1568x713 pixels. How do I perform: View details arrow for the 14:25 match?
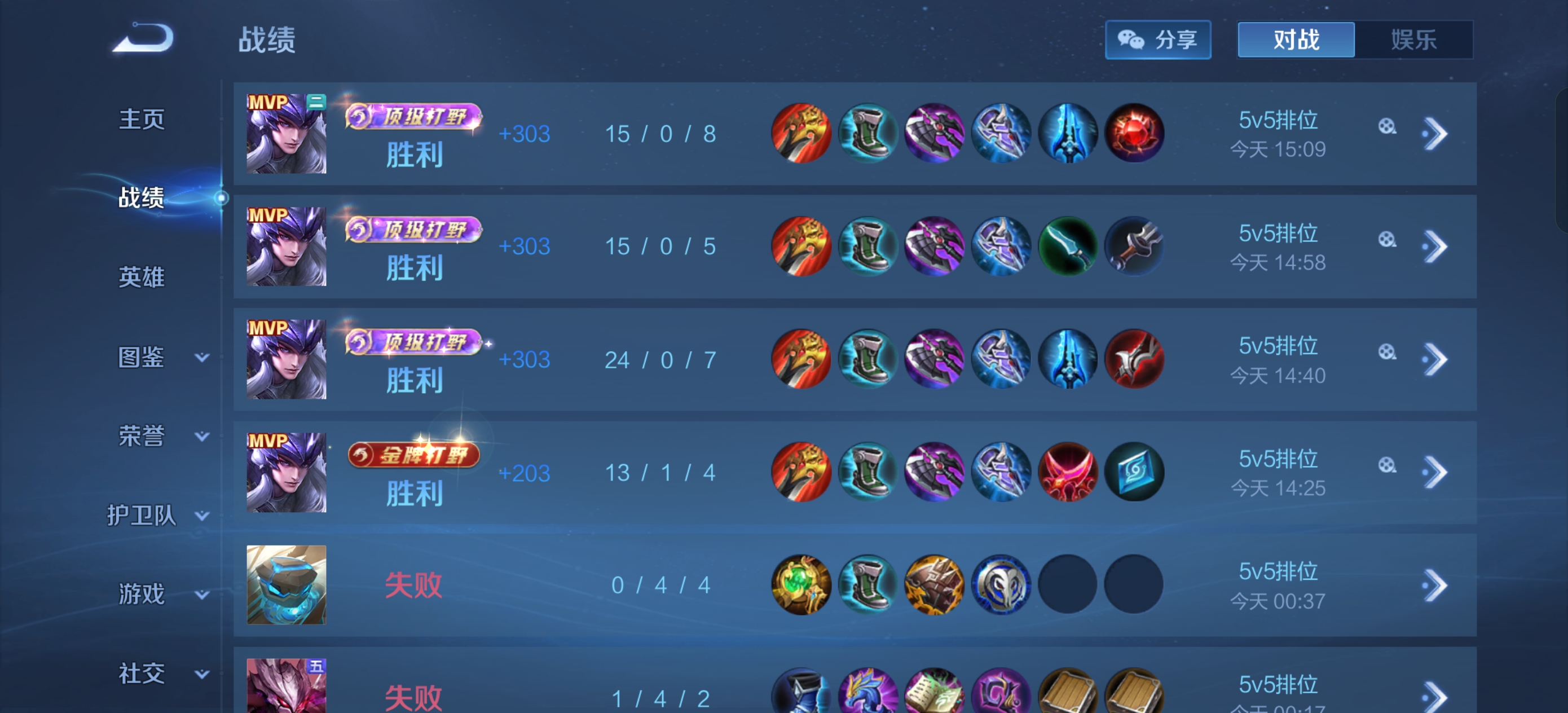pyautogui.click(x=1434, y=473)
